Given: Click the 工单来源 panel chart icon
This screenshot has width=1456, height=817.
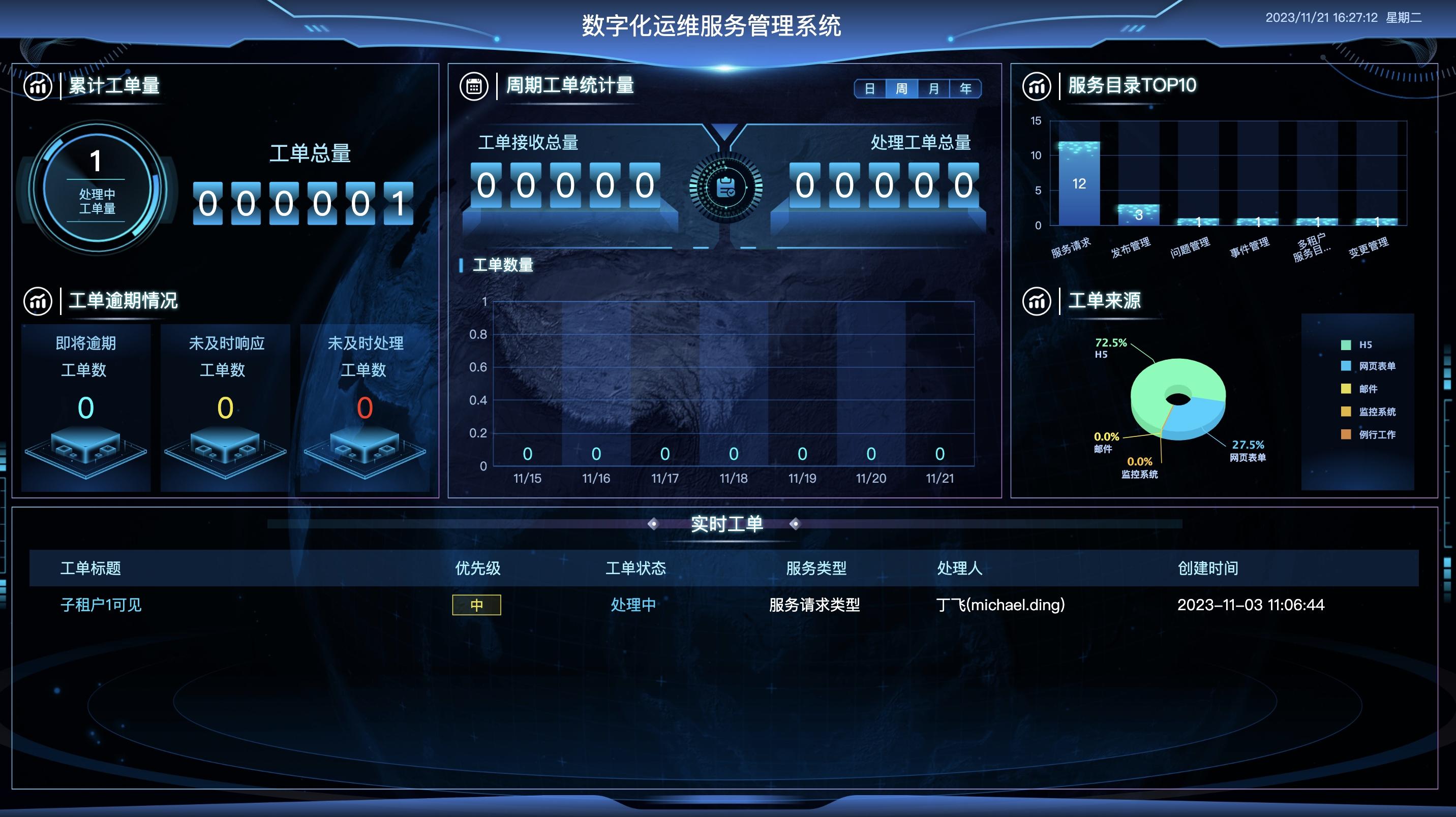Looking at the screenshot, I should [1037, 301].
